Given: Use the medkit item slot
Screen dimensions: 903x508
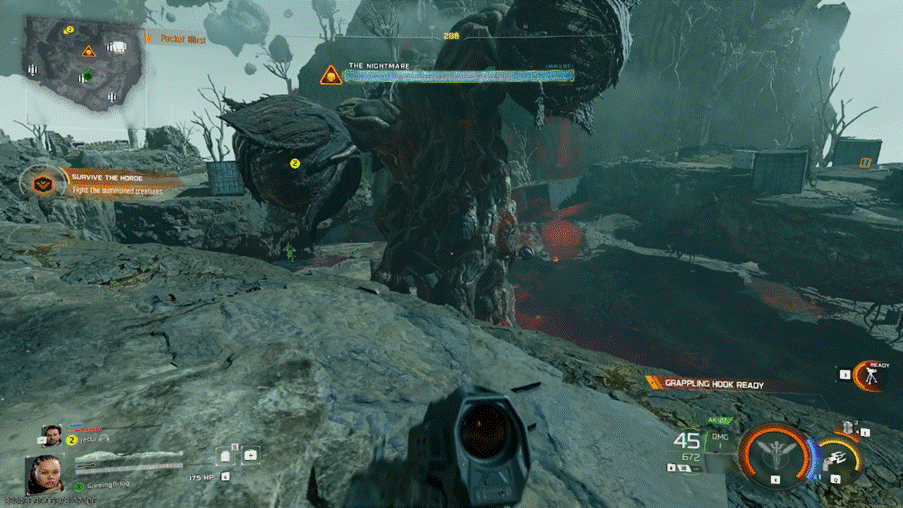Looking at the screenshot, I should click(x=249, y=455).
